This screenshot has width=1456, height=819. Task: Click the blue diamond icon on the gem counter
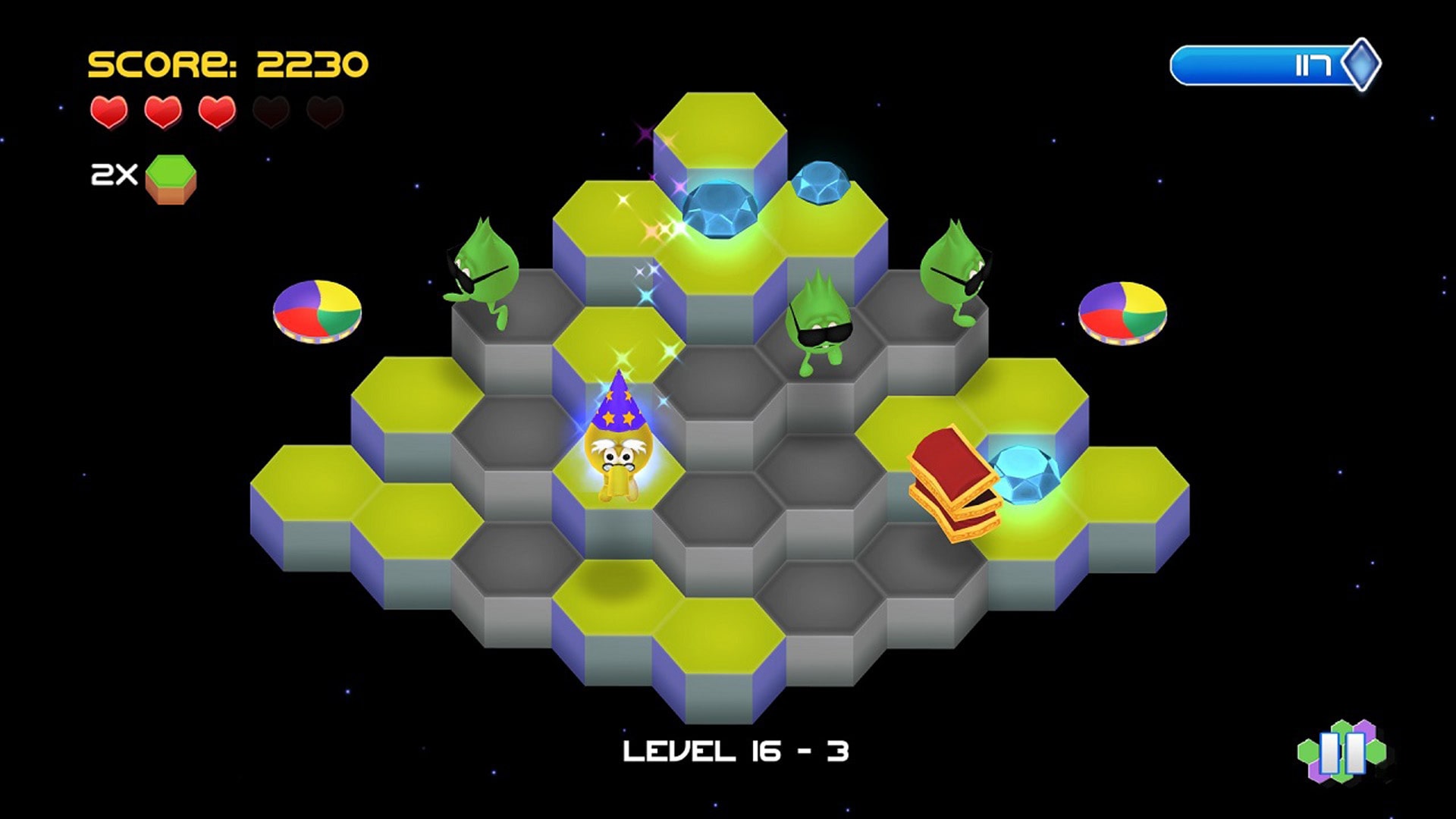pos(1360,64)
